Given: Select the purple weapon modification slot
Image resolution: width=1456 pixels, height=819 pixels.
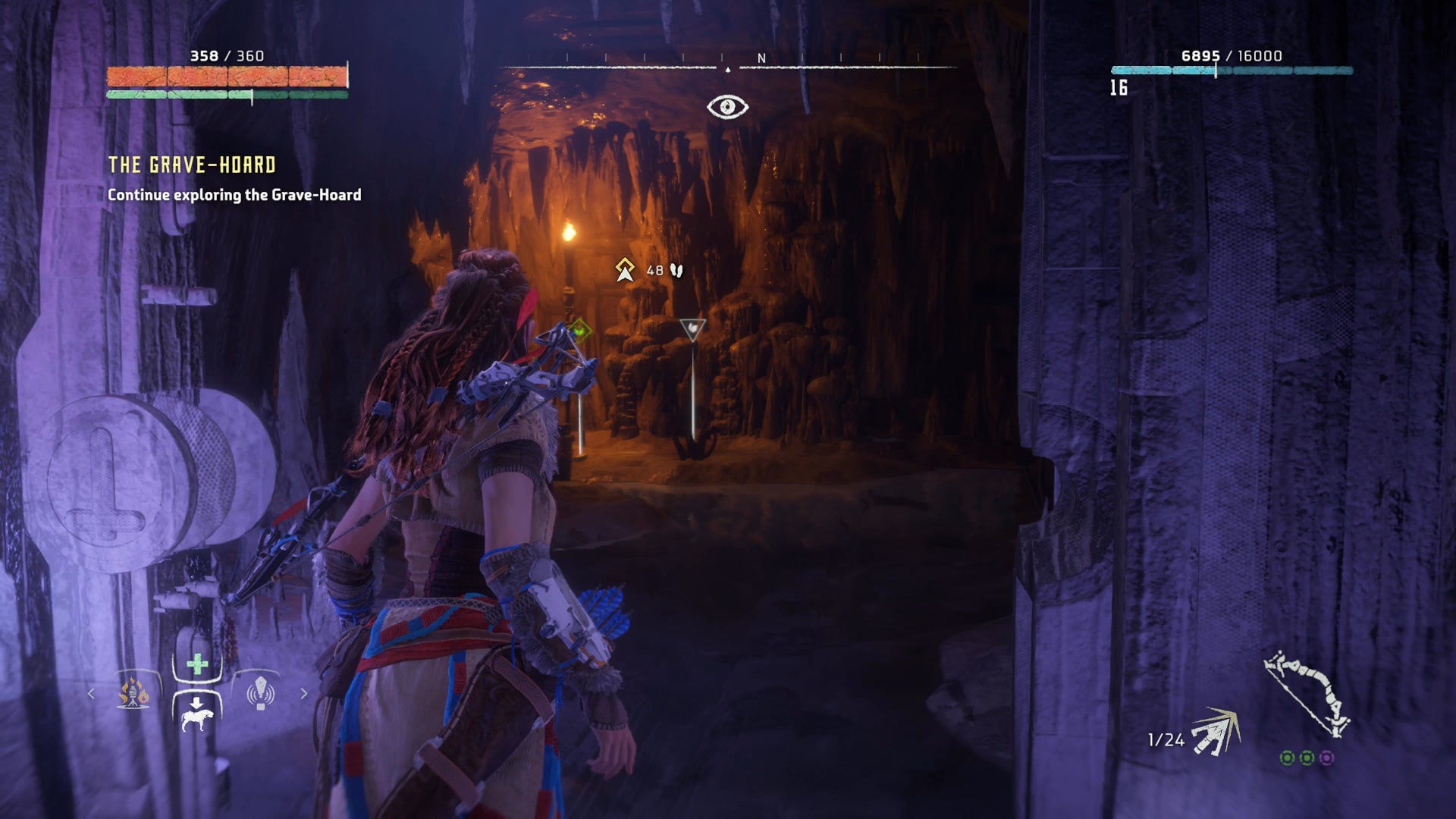Looking at the screenshot, I should click(x=1326, y=758).
